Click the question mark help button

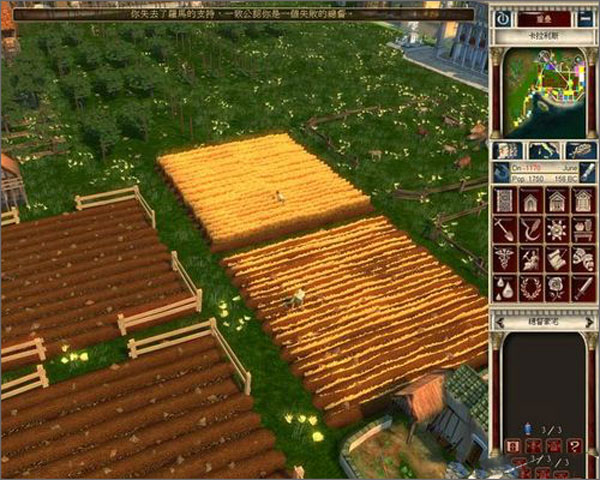point(574,446)
